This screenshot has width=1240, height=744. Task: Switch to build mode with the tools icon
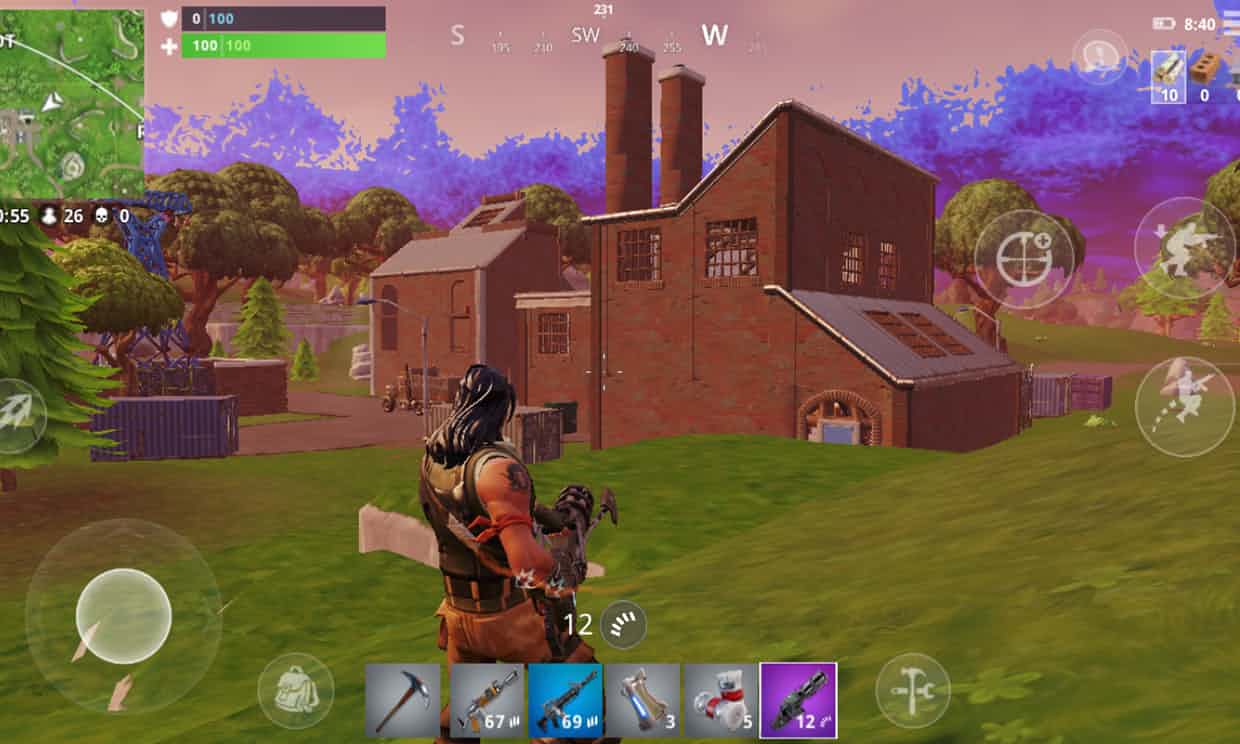click(912, 690)
